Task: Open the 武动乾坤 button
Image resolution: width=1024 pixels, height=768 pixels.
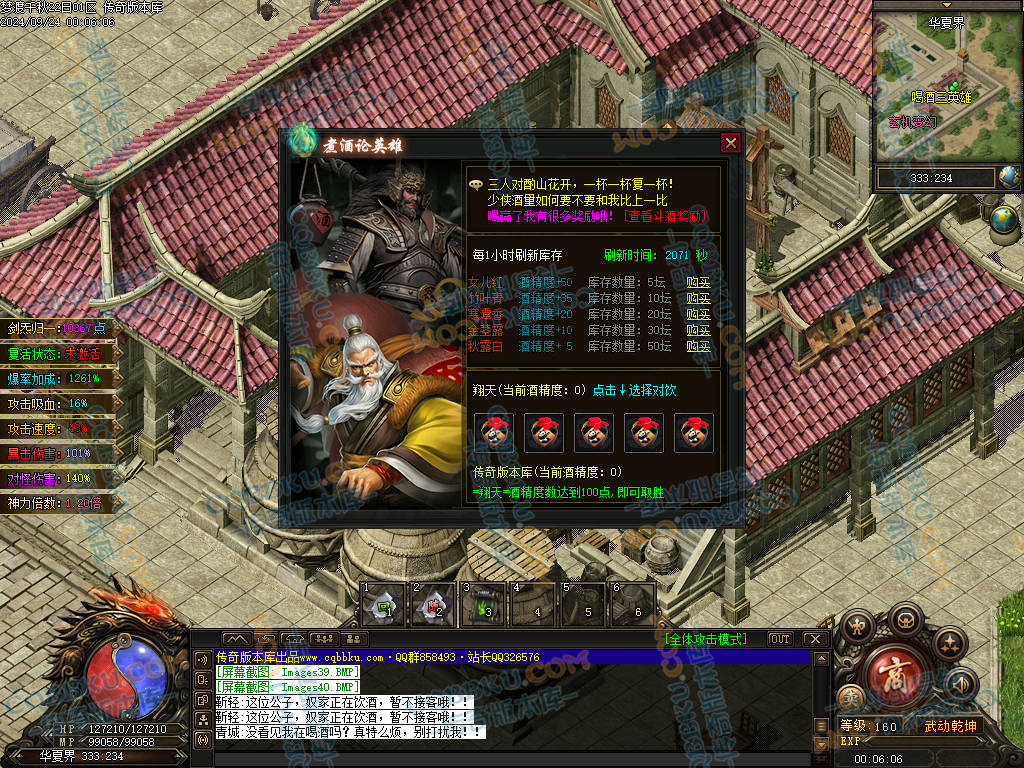Action: 950,726
